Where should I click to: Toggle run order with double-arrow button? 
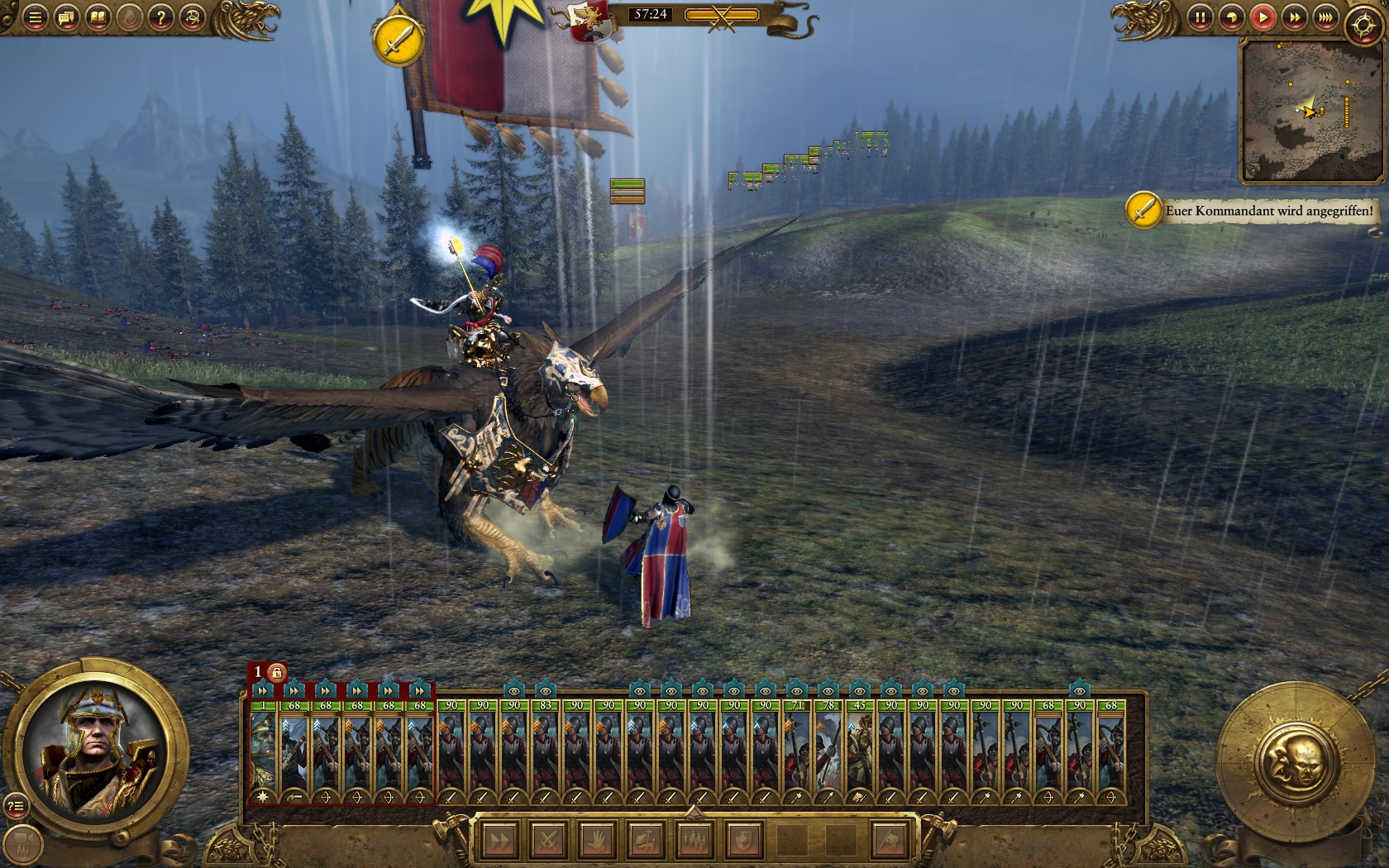(499, 841)
